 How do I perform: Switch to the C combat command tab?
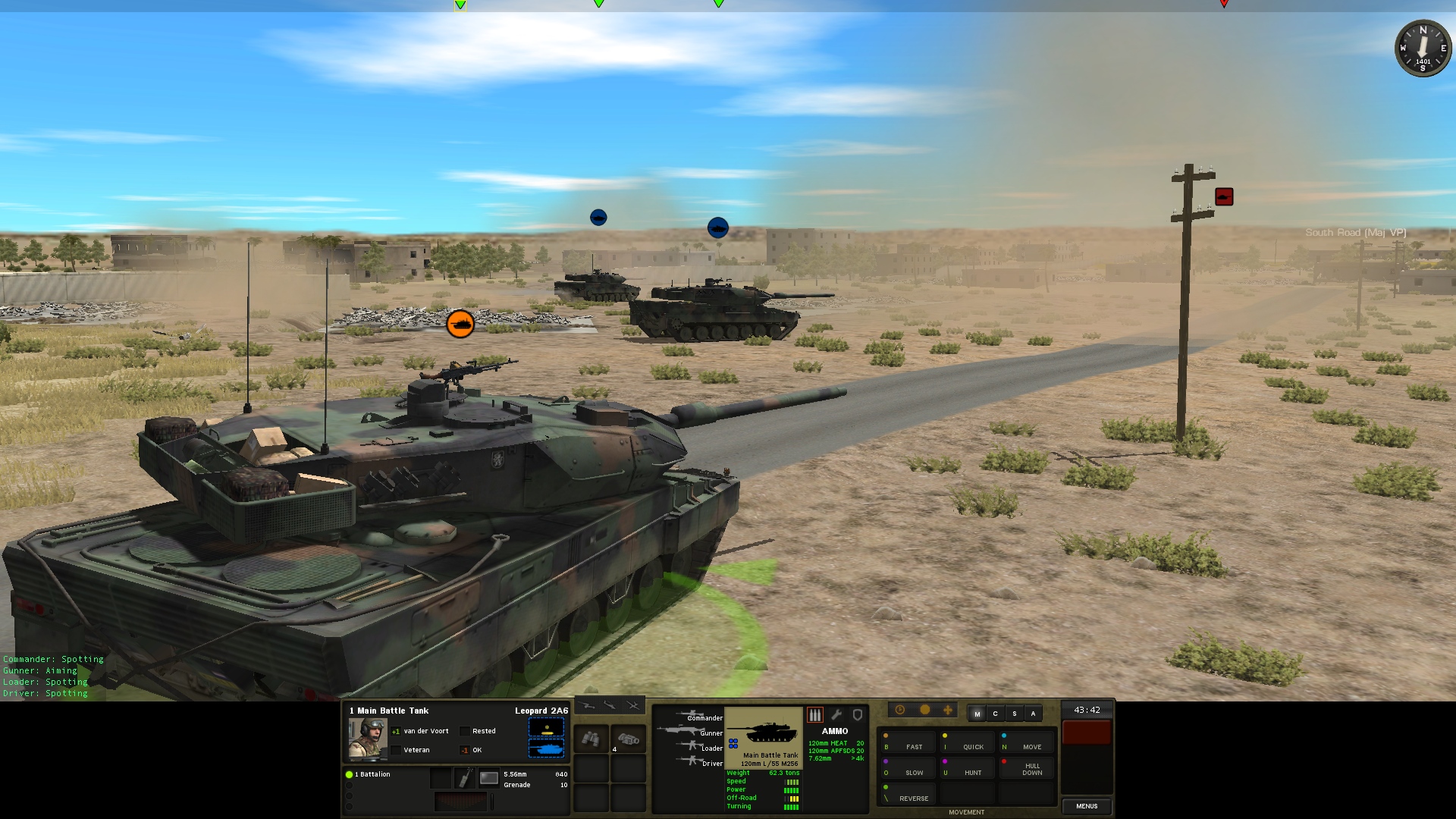996,714
